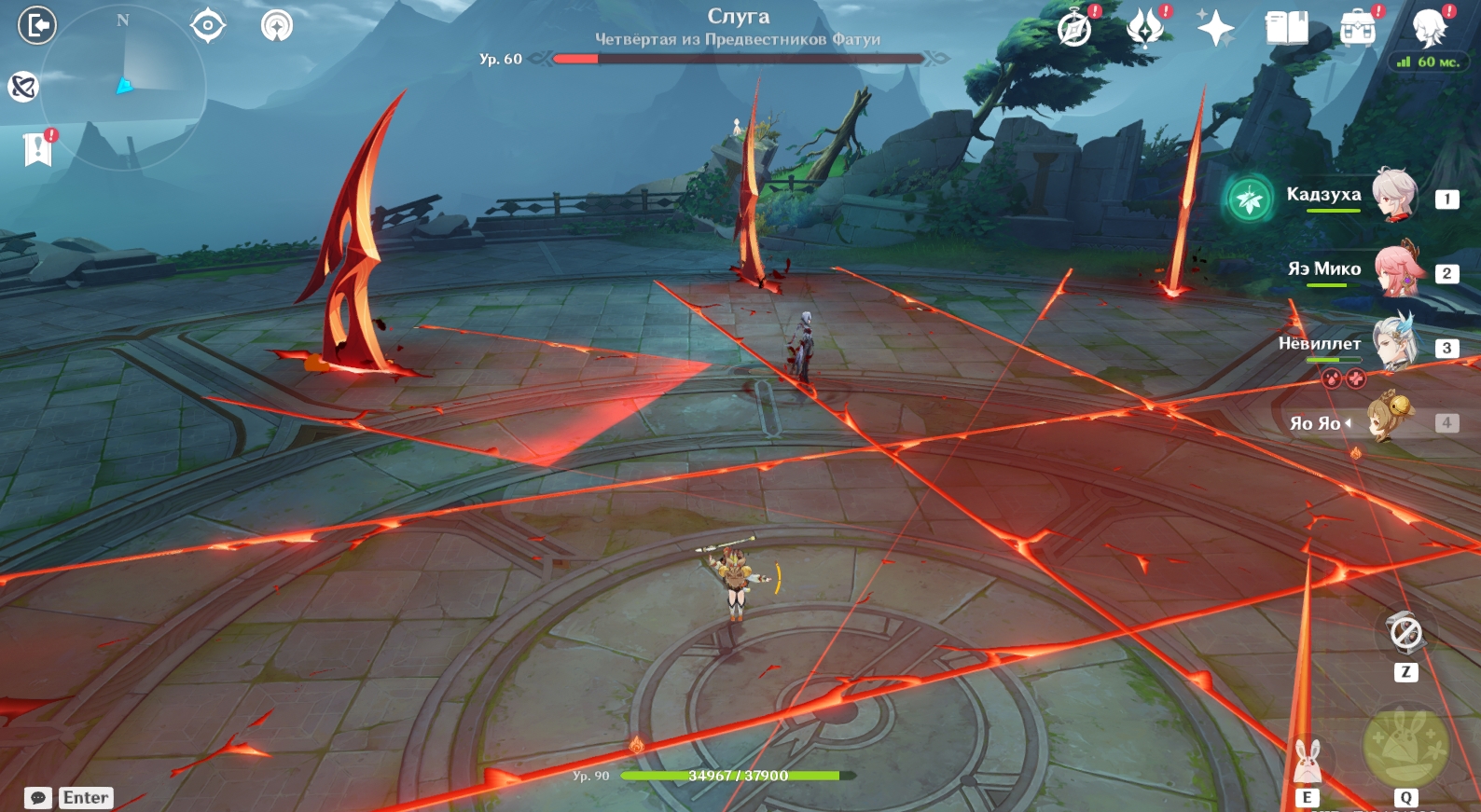Click the exit door icon
The image size is (1481, 812).
coord(37,25)
